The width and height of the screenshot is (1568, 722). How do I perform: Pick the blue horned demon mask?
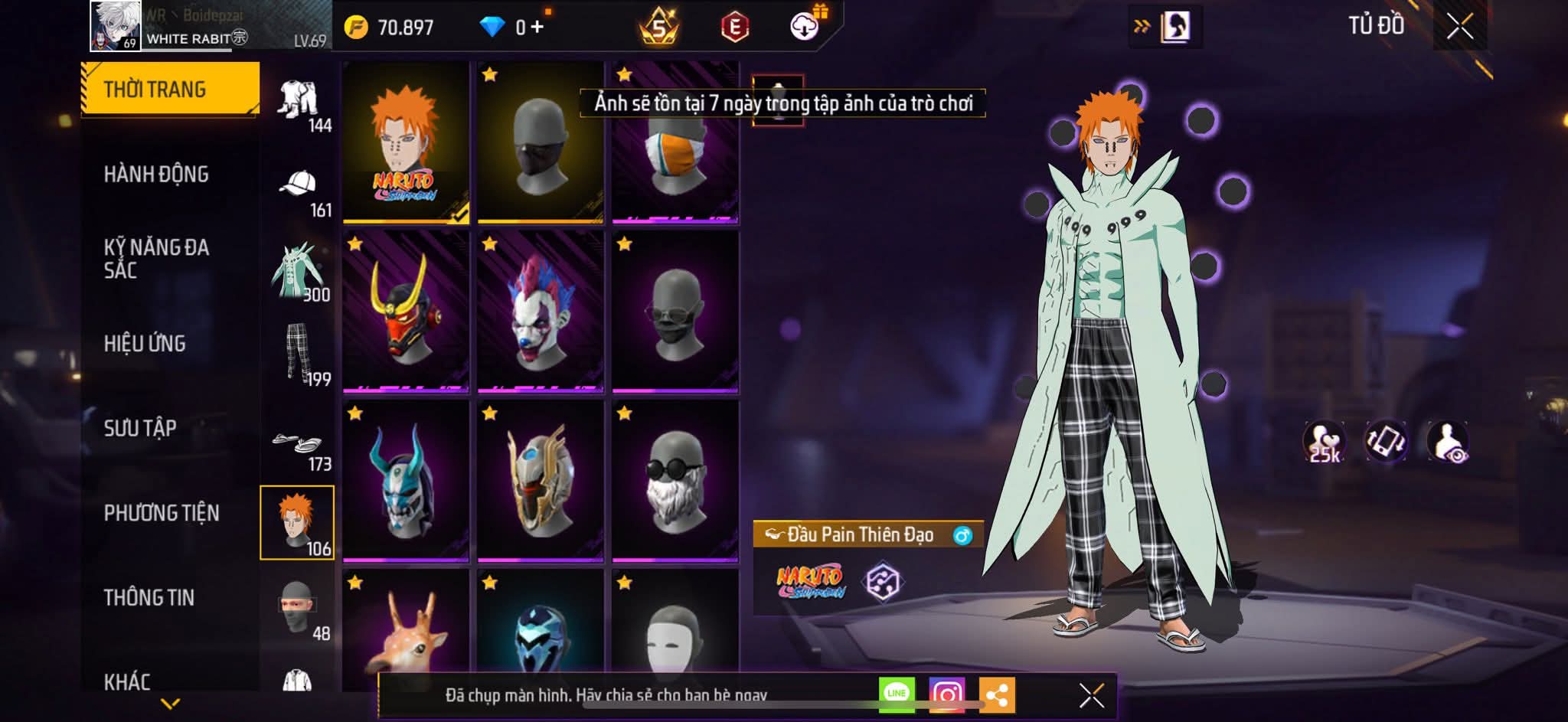pyautogui.click(x=406, y=481)
